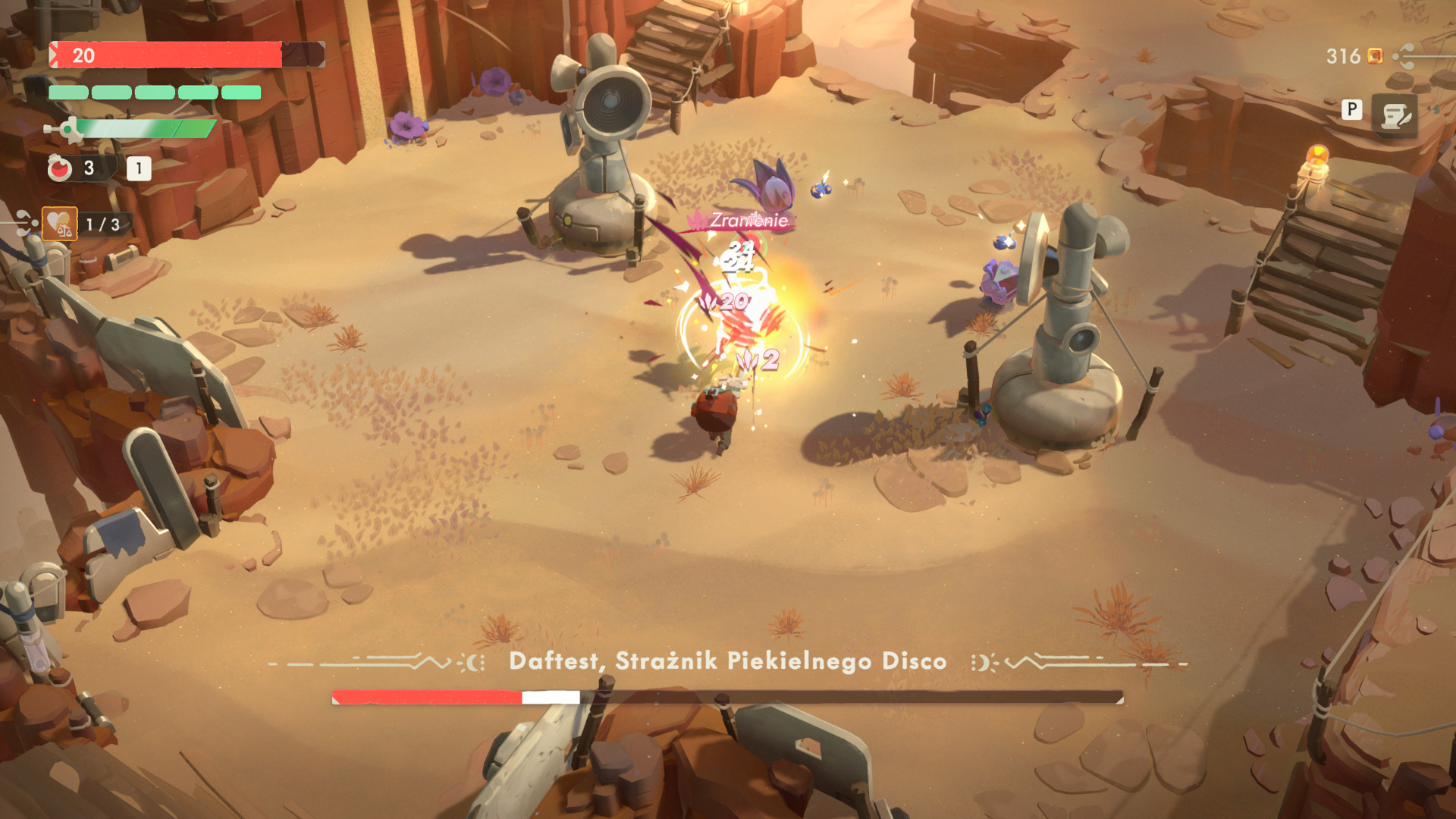This screenshot has height=819, width=1456.
Task: Click the weapon charge gauge icon
Action: click(67, 130)
